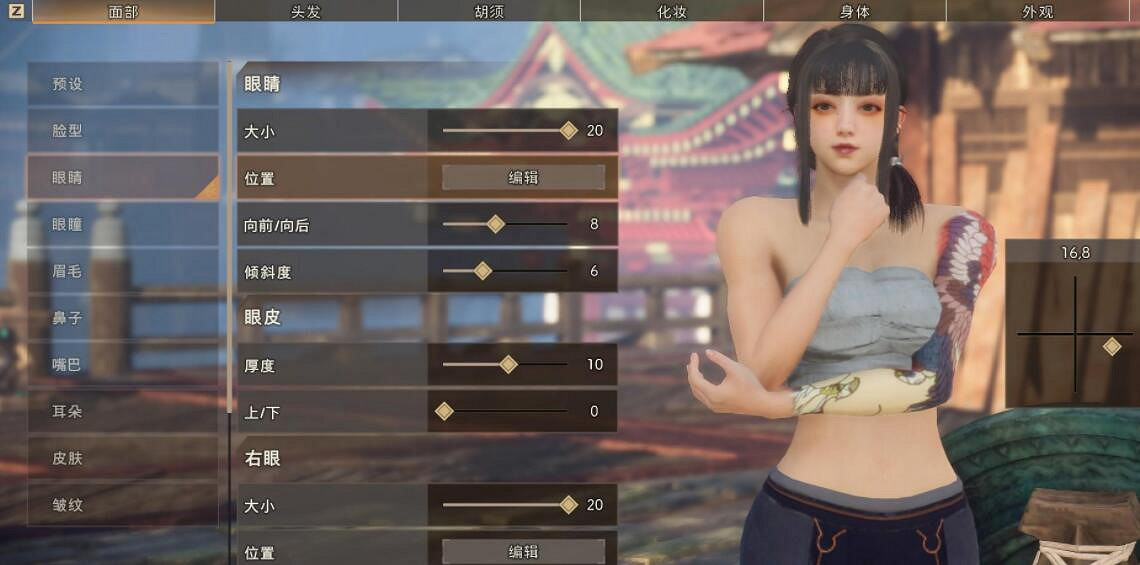Open the 嘴巴 category
The image size is (1140, 565).
[x=122, y=365]
